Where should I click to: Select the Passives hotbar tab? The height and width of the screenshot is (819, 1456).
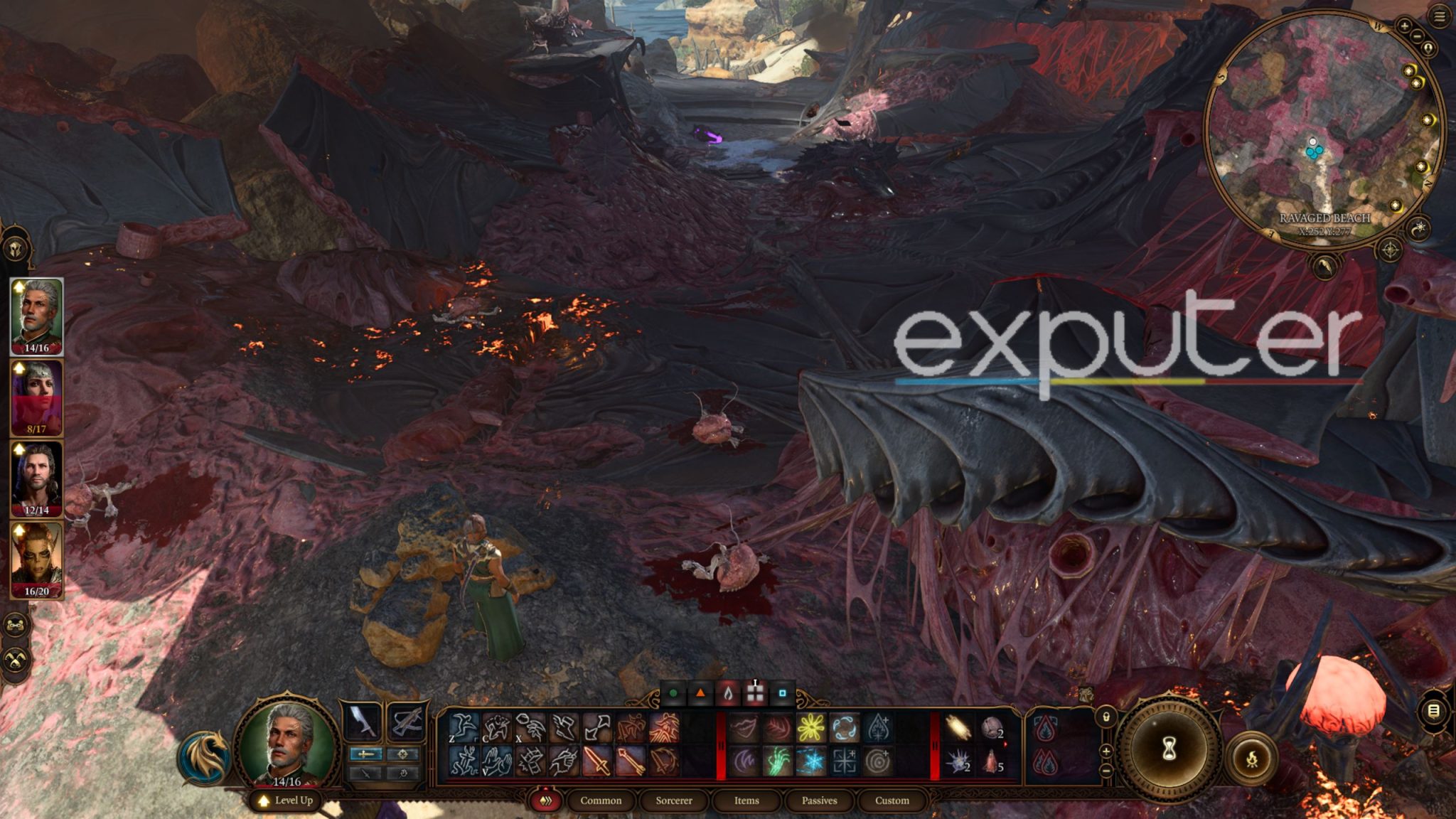[x=819, y=801]
